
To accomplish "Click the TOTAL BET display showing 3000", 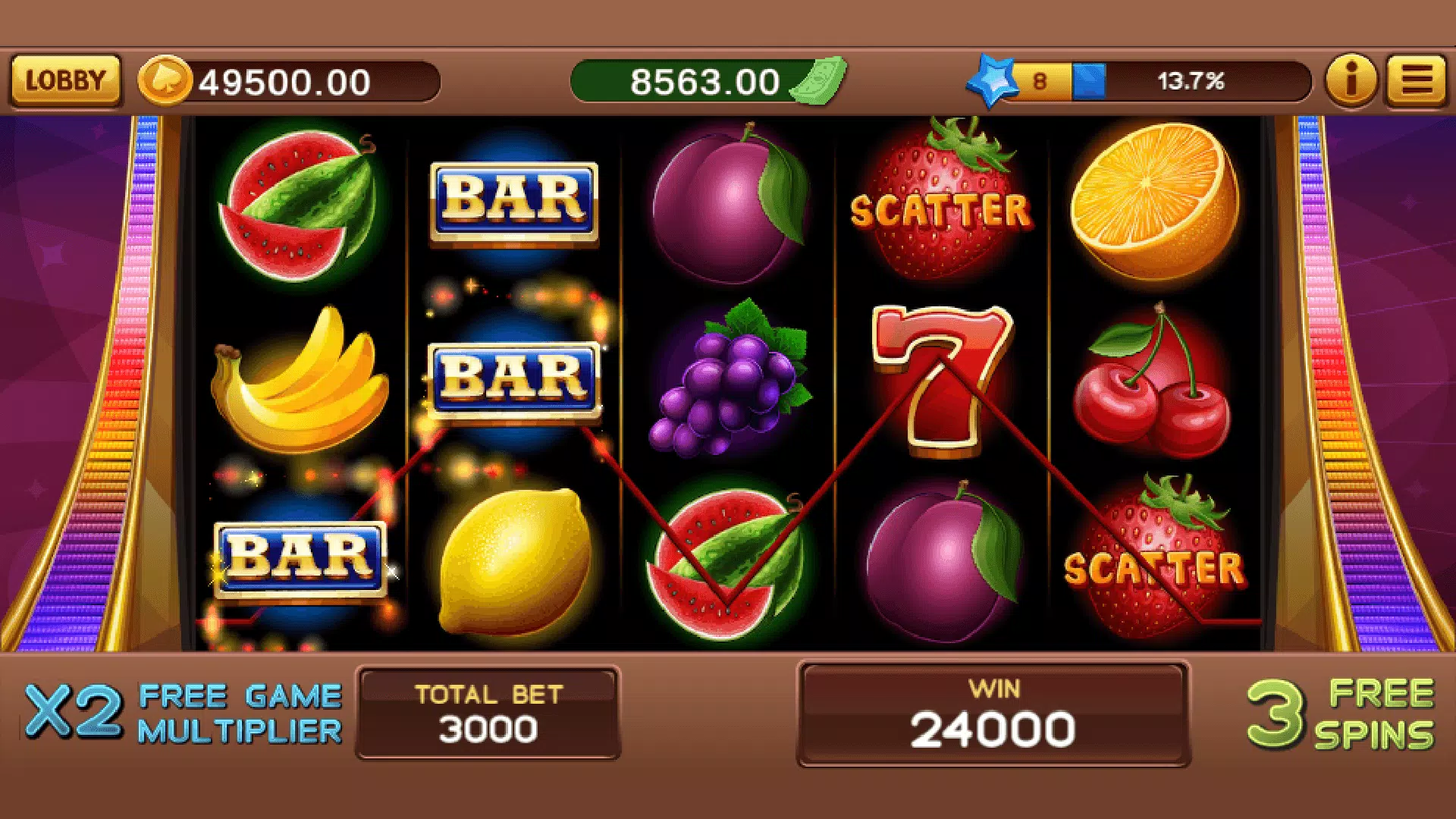I will click(485, 713).
